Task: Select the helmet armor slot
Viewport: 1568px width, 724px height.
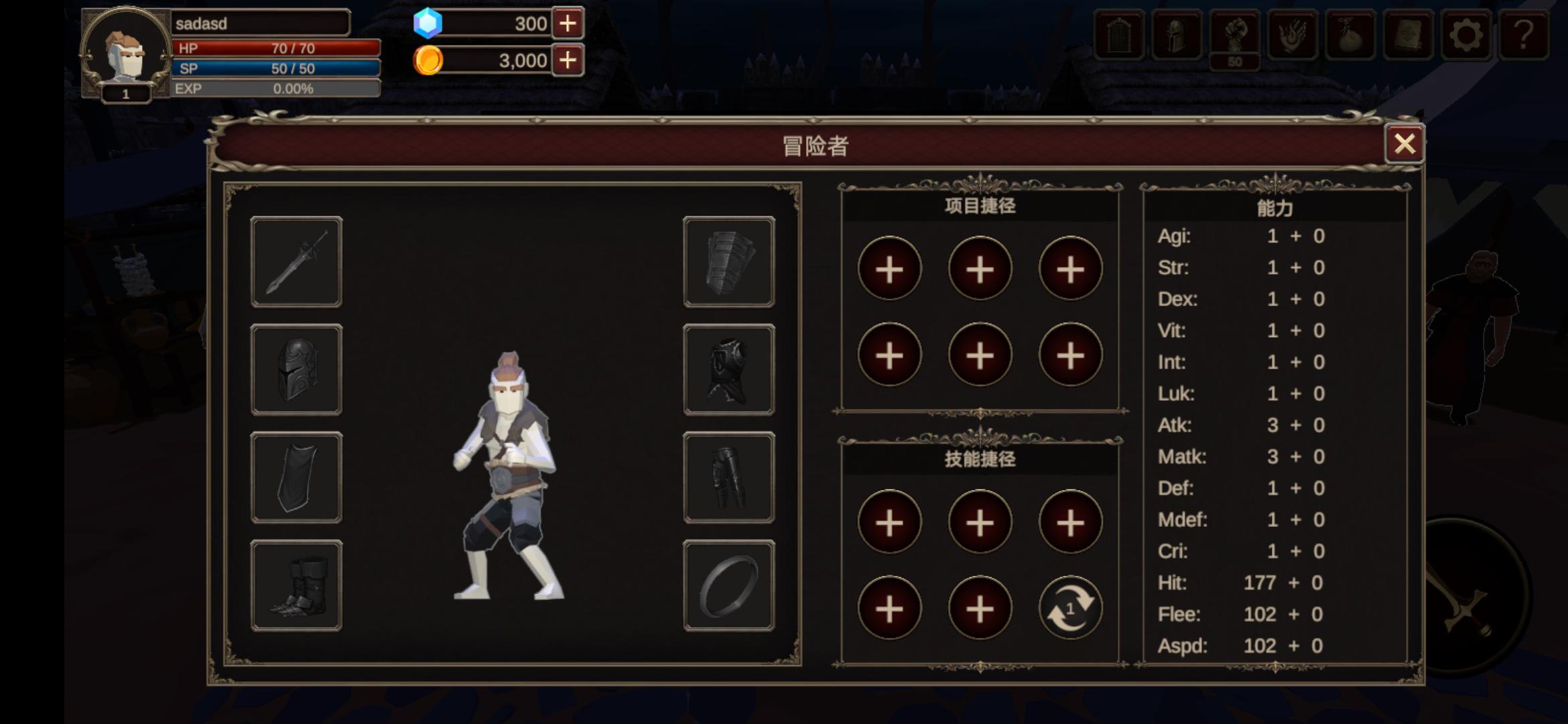Action: (296, 368)
